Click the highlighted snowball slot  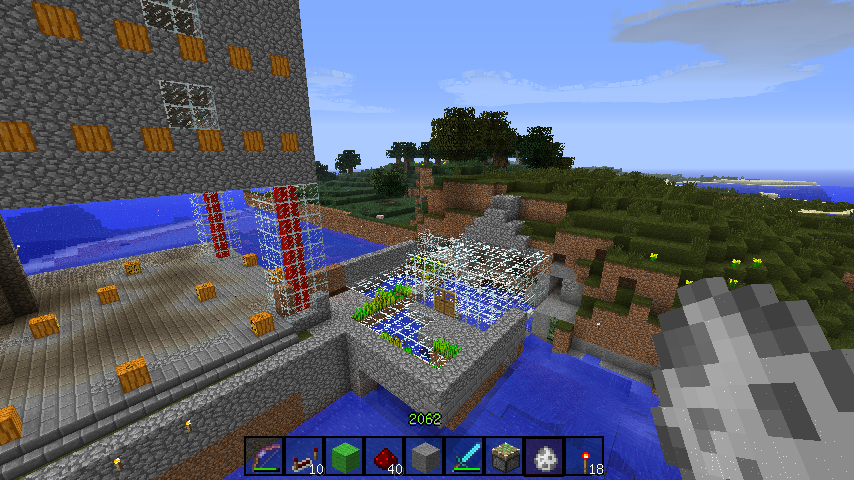[546, 456]
